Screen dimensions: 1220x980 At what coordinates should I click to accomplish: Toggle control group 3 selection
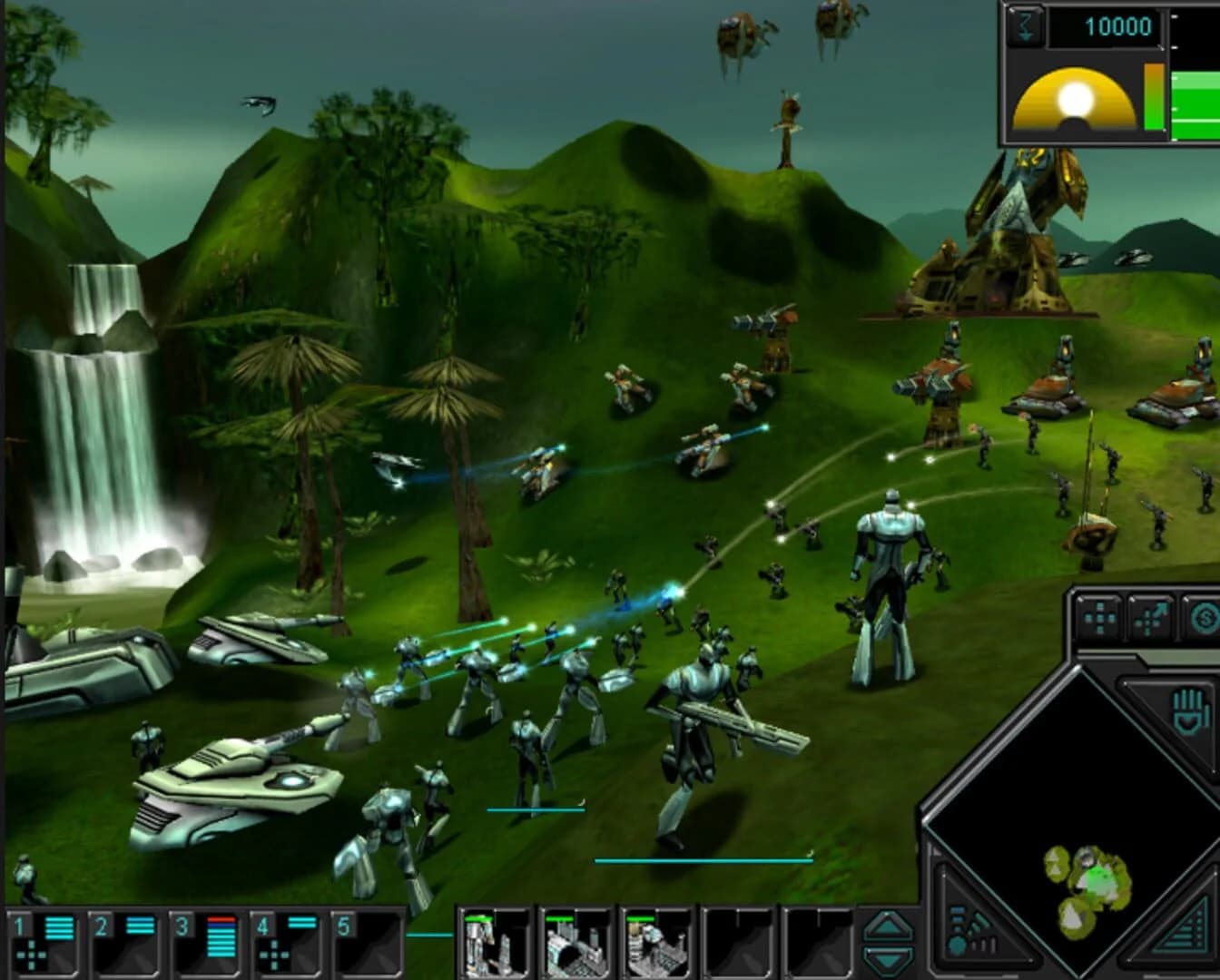204,944
